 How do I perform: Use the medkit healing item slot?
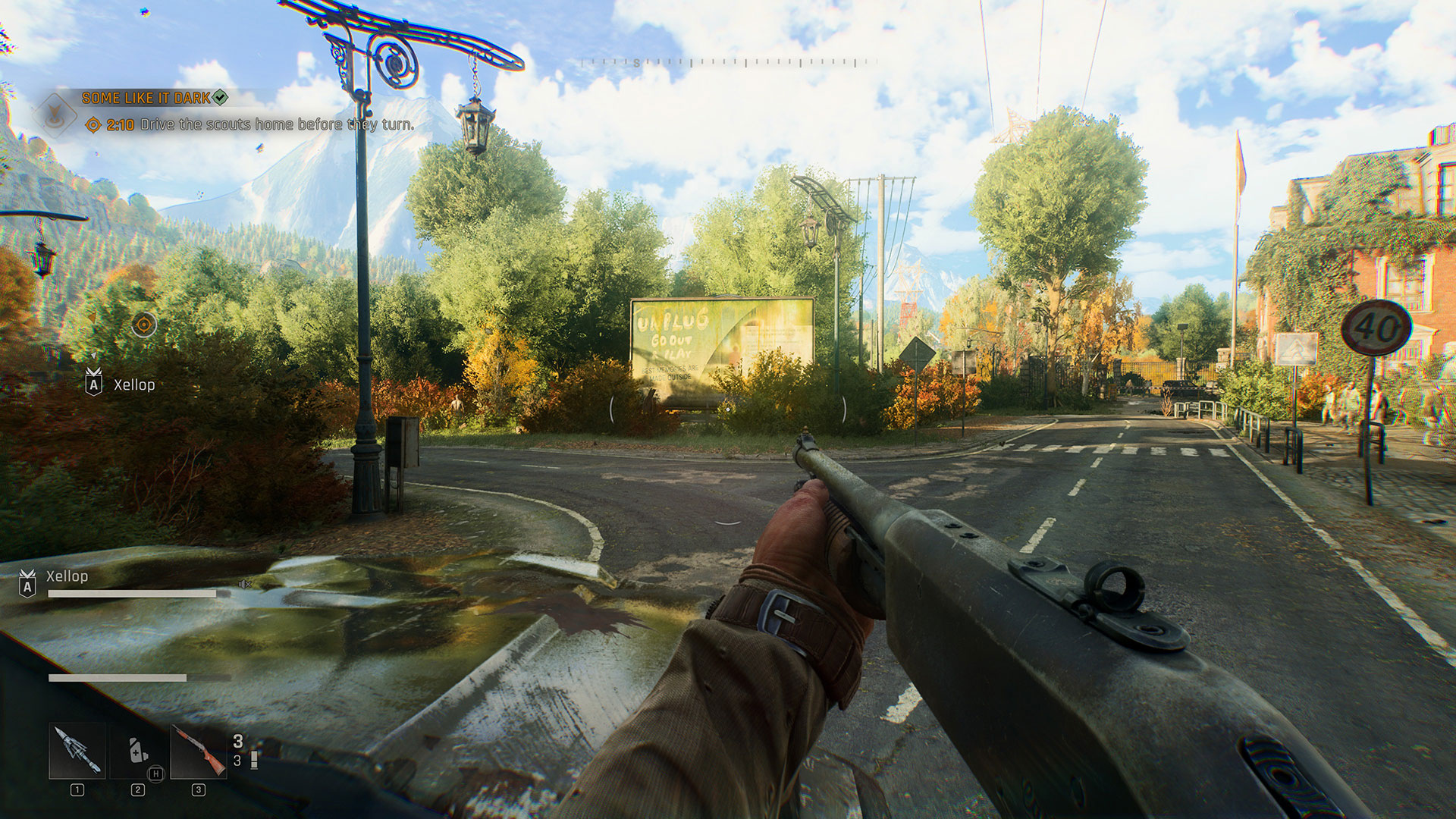tap(137, 751)
